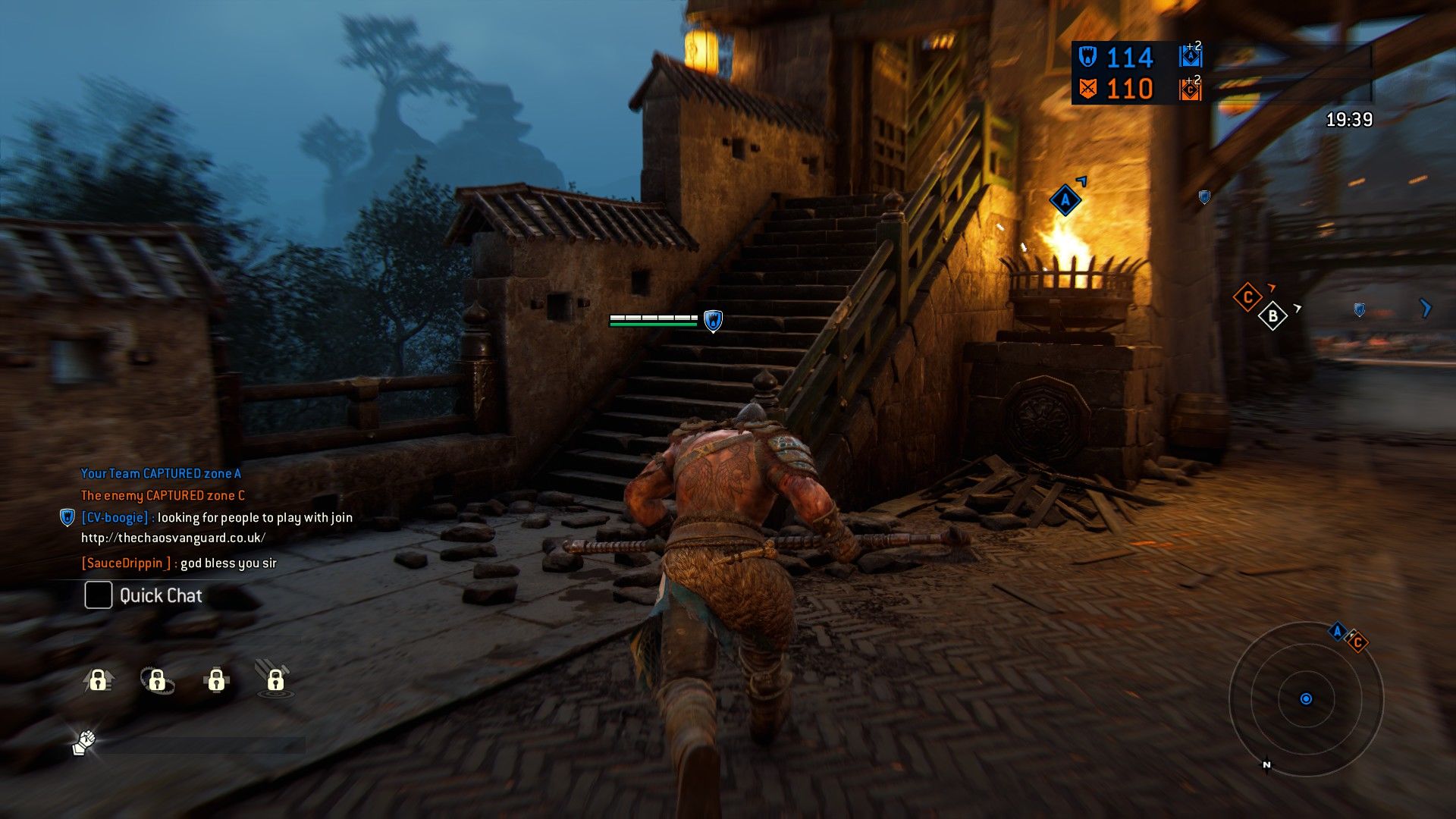Viewport: 1456px width, 819px height.
Task: Select the white zone B marker
Action: [x=1272, y=315]
